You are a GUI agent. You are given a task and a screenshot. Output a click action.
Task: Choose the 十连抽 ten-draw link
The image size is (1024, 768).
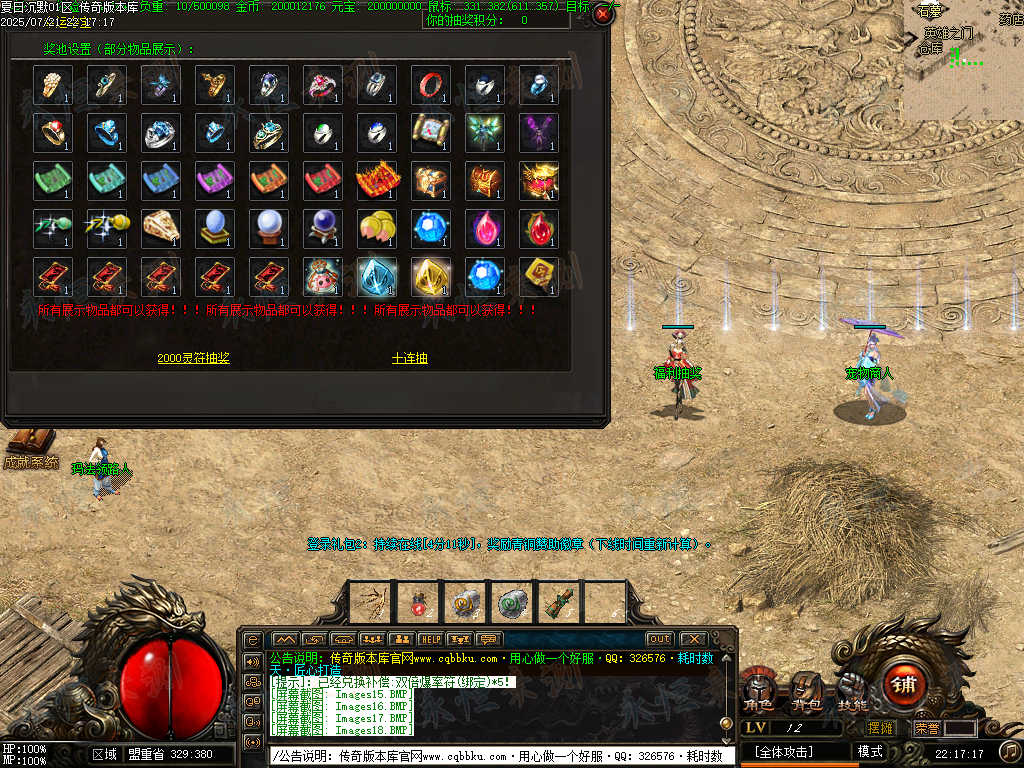coord(409,358)
